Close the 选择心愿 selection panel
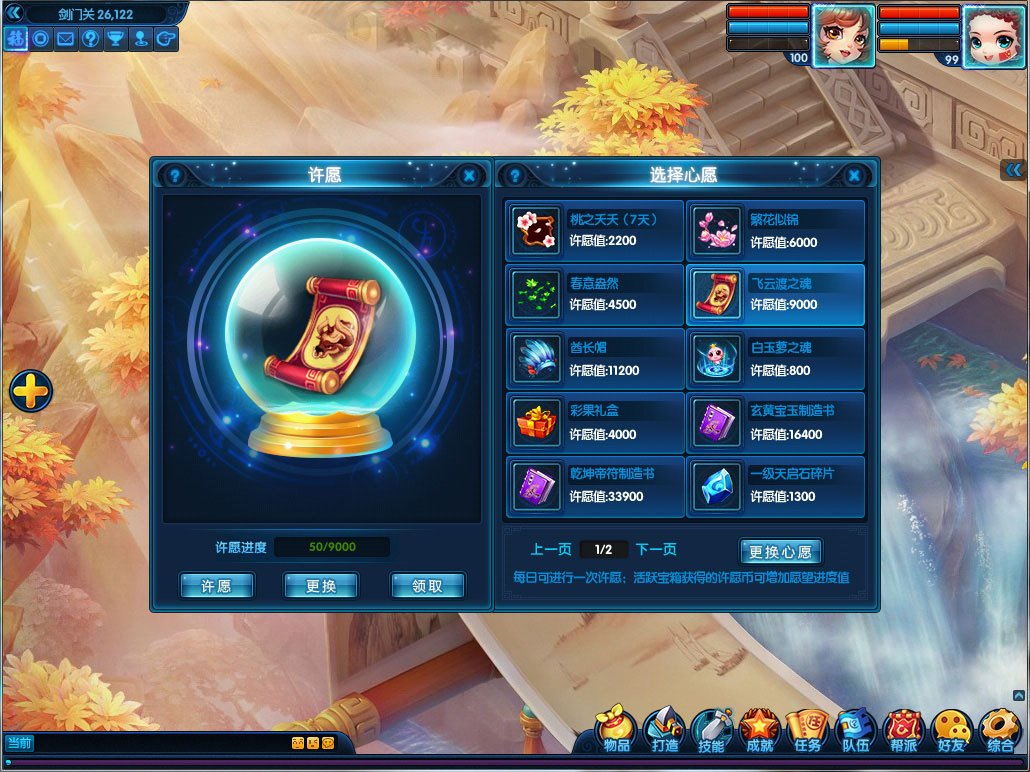This screenshot has width=1030, height=772. 854,176
